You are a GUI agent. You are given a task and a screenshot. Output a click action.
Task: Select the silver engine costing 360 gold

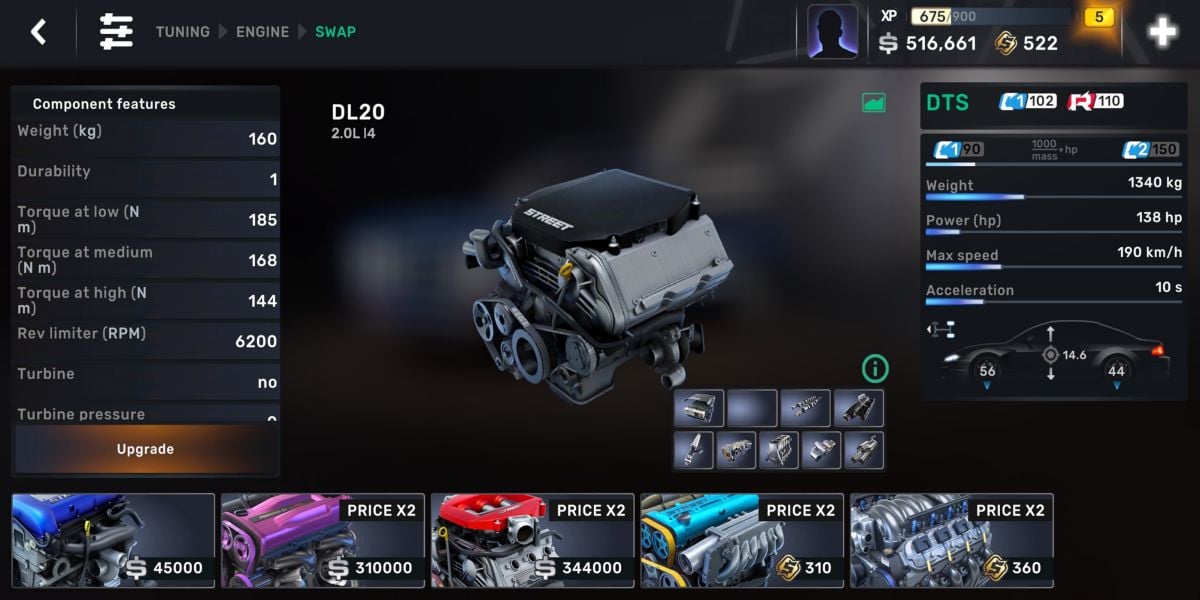point(951,540)
